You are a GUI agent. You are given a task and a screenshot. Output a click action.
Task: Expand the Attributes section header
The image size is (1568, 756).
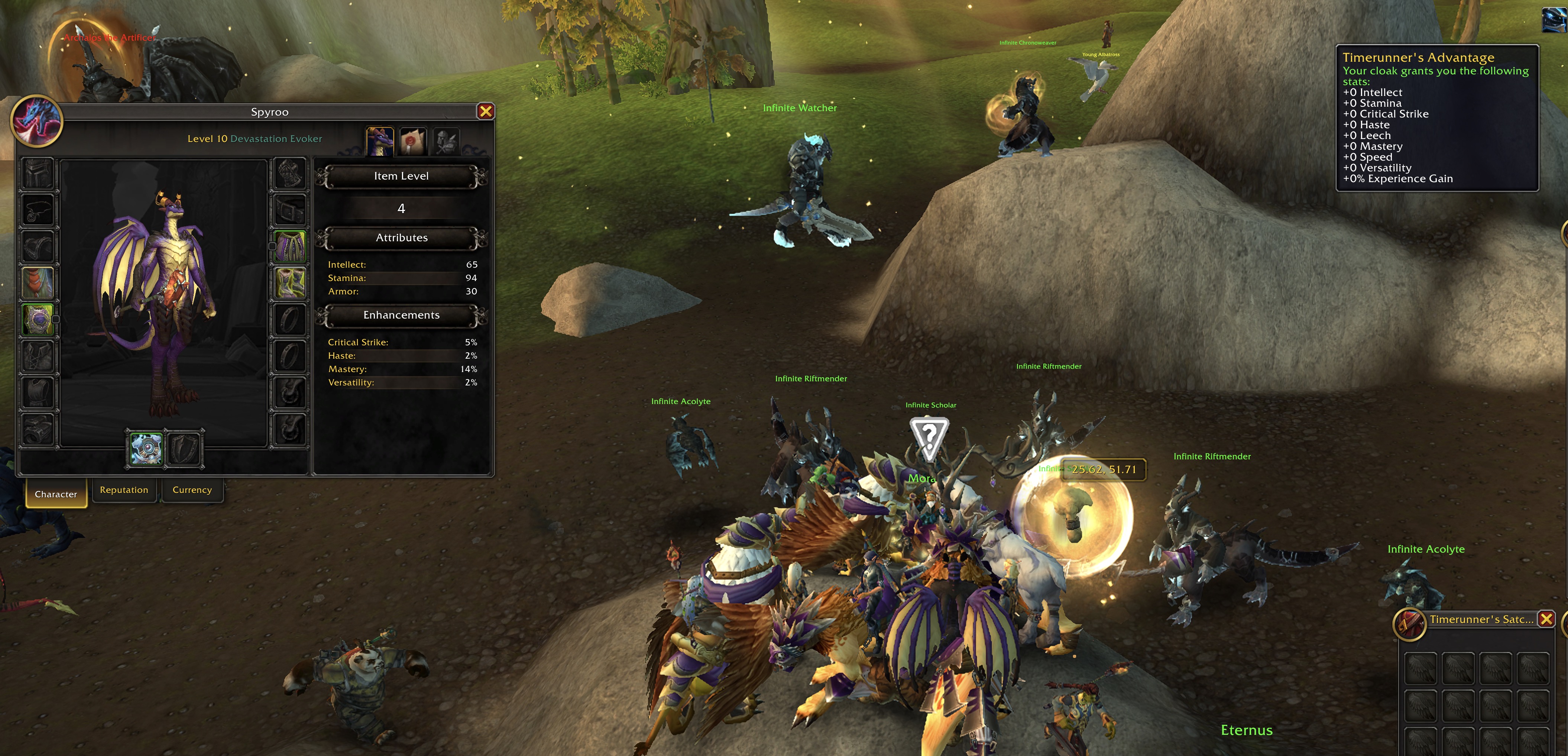(x=402, y=238)
